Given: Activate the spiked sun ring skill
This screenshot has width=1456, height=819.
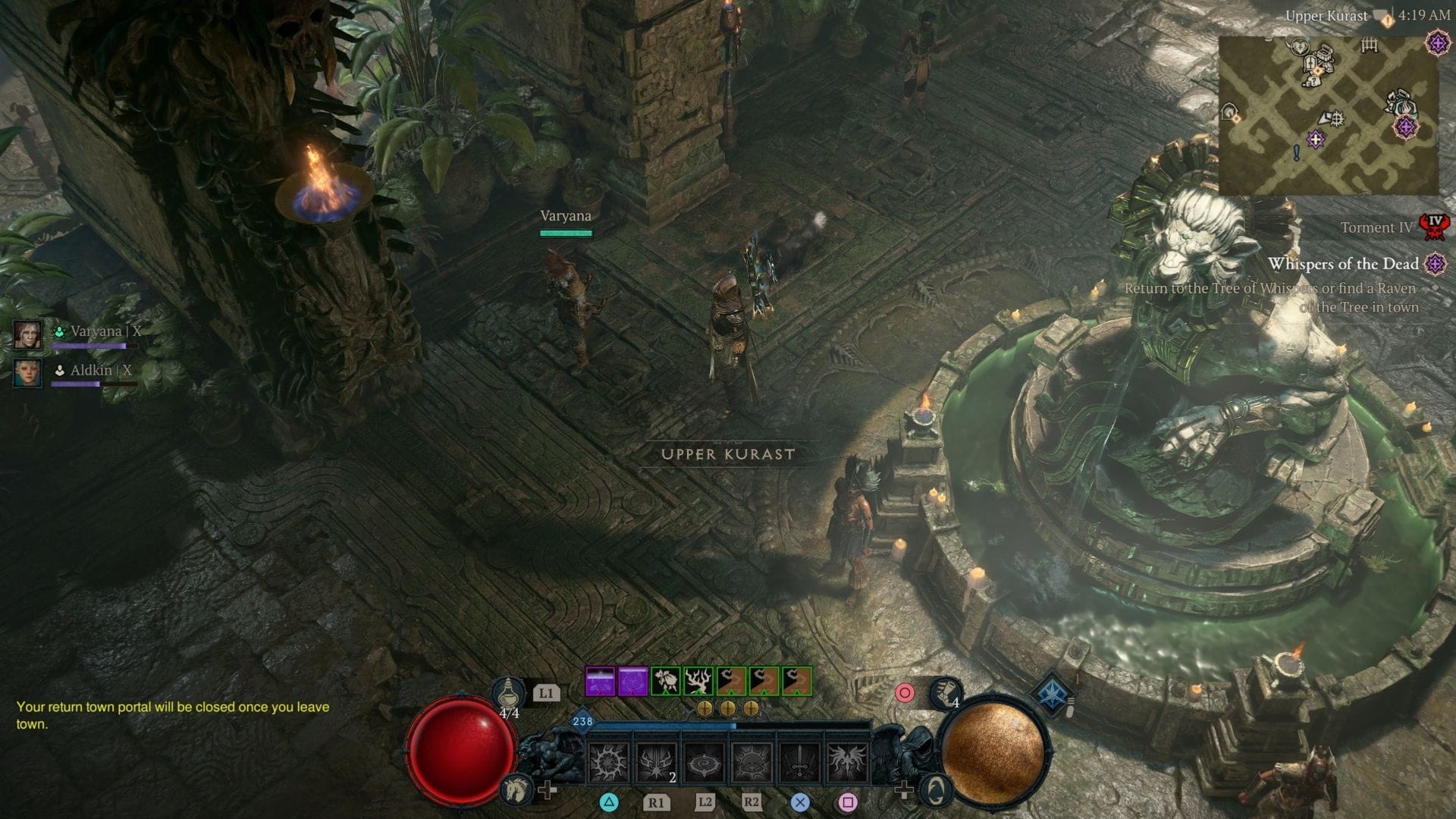Looking at the screenshot, I should tap(609, 762).
